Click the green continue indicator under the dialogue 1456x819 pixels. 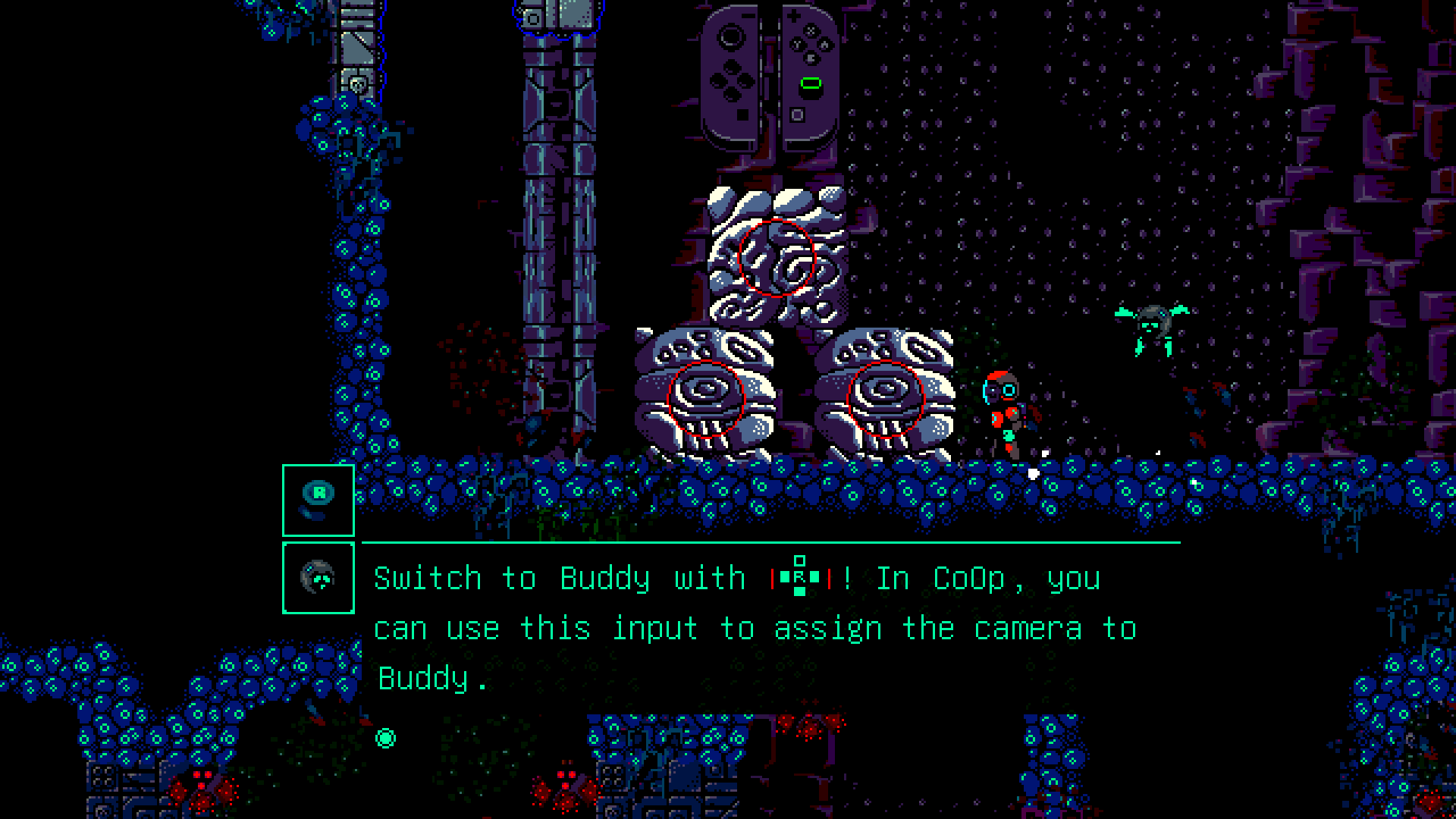tap(385, 738)
